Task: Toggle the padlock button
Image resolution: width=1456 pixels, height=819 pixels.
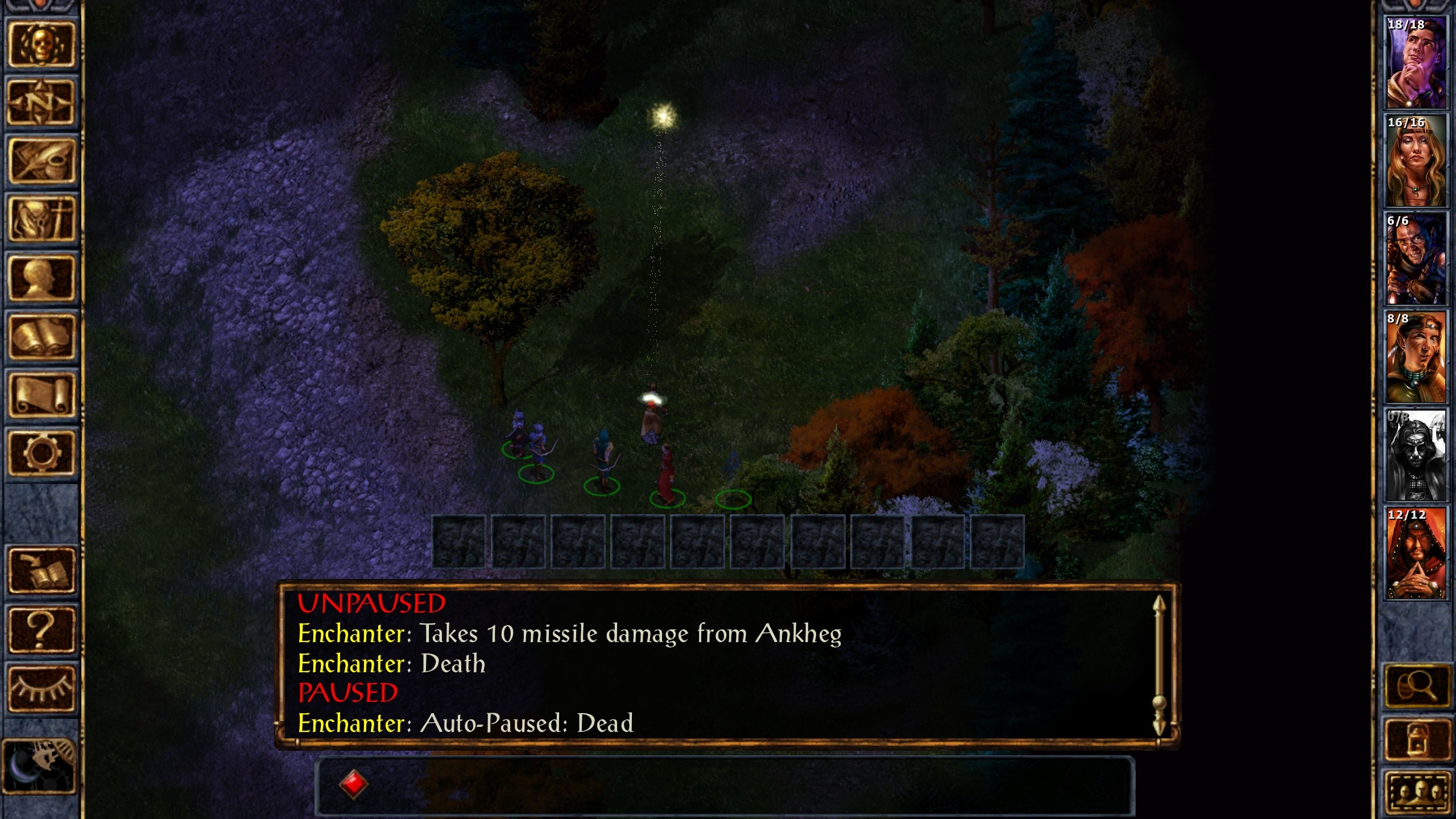Action: (x=1417, y=739)
